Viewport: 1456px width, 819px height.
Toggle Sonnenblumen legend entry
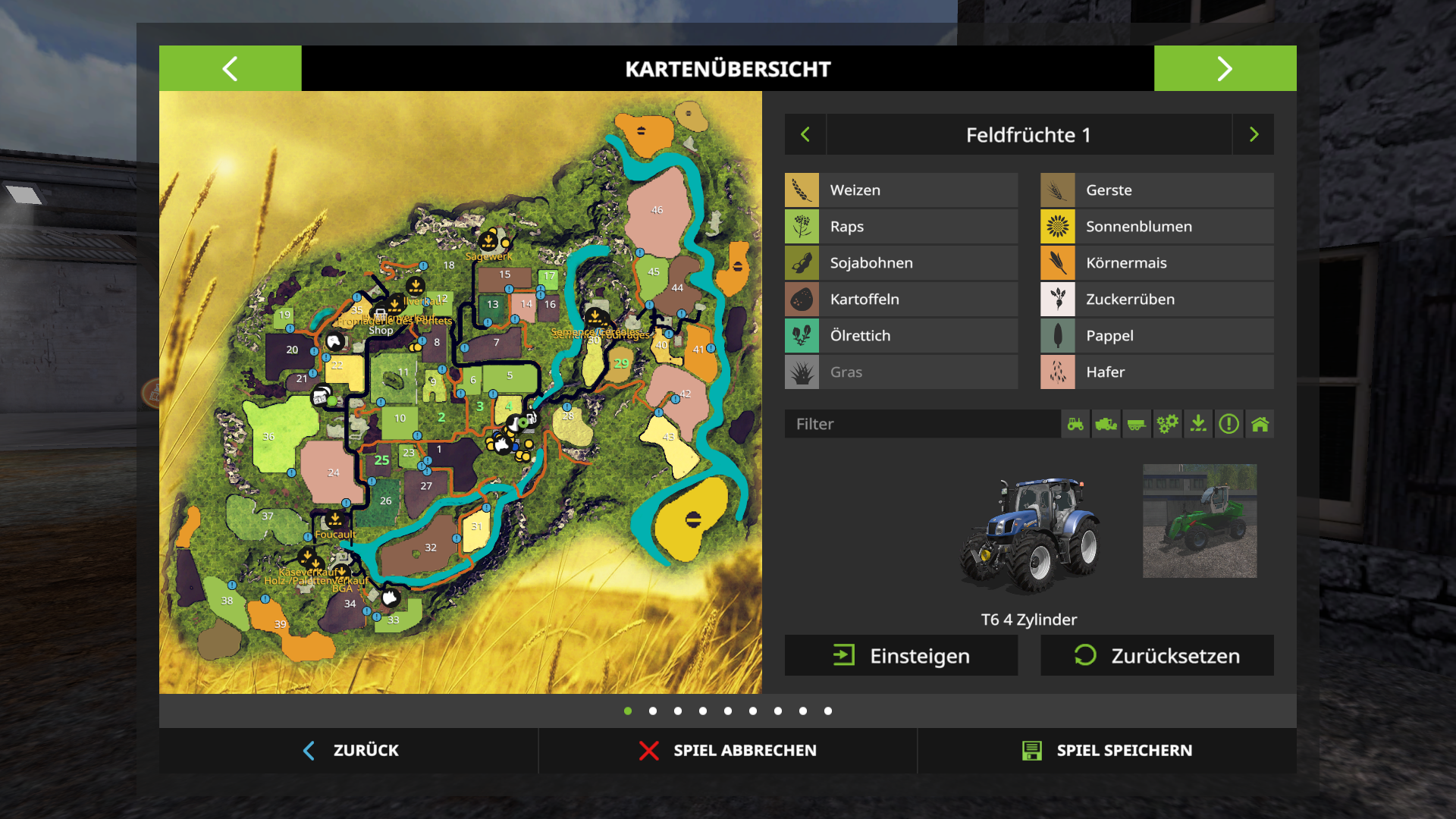pyautogui.click(x=1156, y=227)
